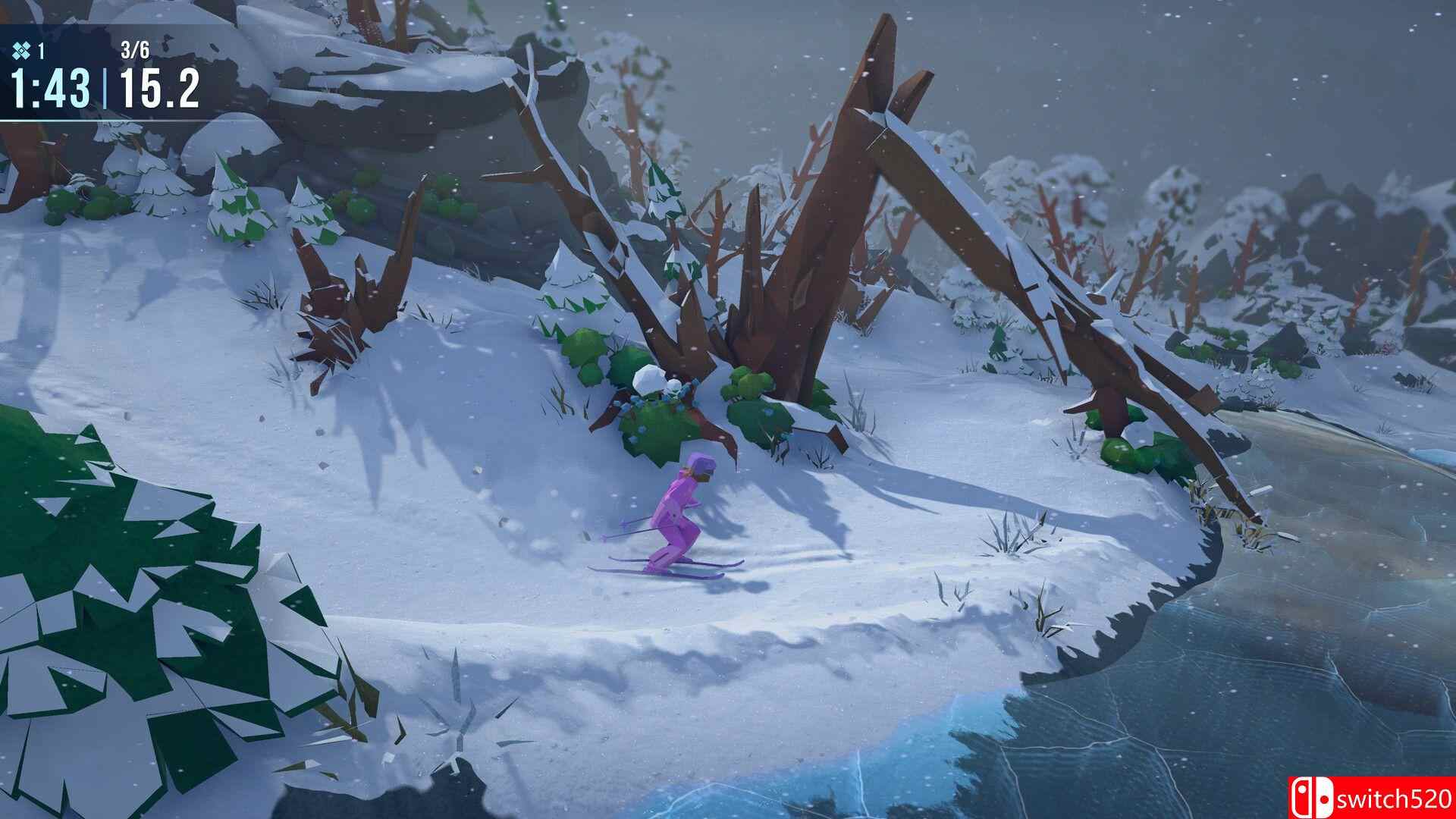This screenshot has width=1456, height=819.
Task: Collapse the checkpoint progress indicator
Action: point(134,49)
